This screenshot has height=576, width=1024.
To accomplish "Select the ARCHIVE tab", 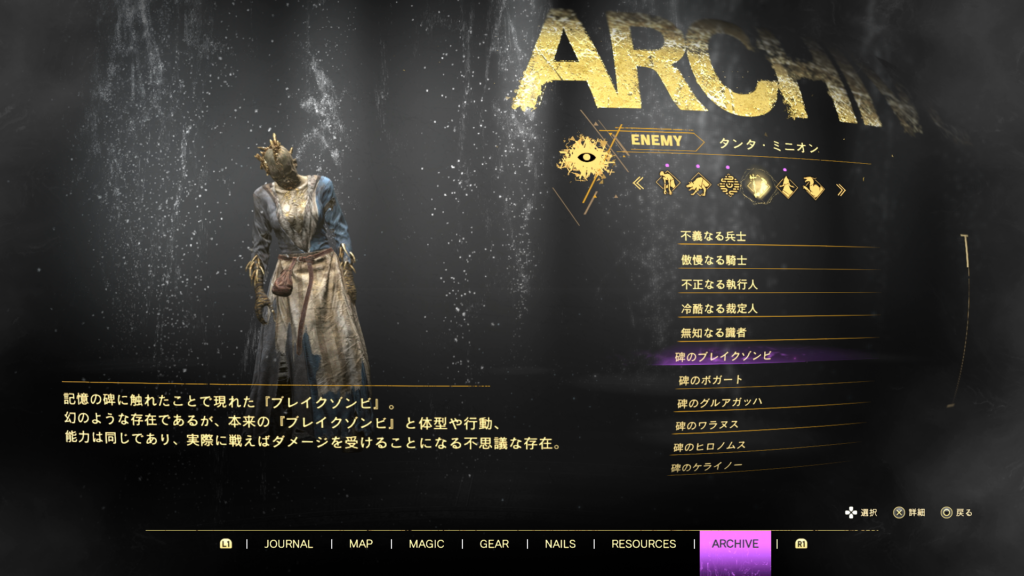I will [734, 544].
